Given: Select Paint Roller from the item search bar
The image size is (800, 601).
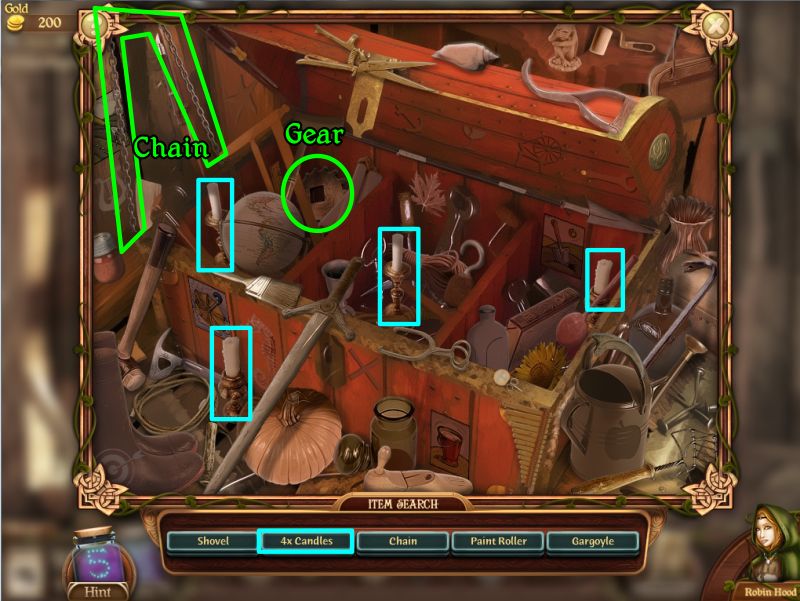Looking at the screenshot, I should click(497, 541).
